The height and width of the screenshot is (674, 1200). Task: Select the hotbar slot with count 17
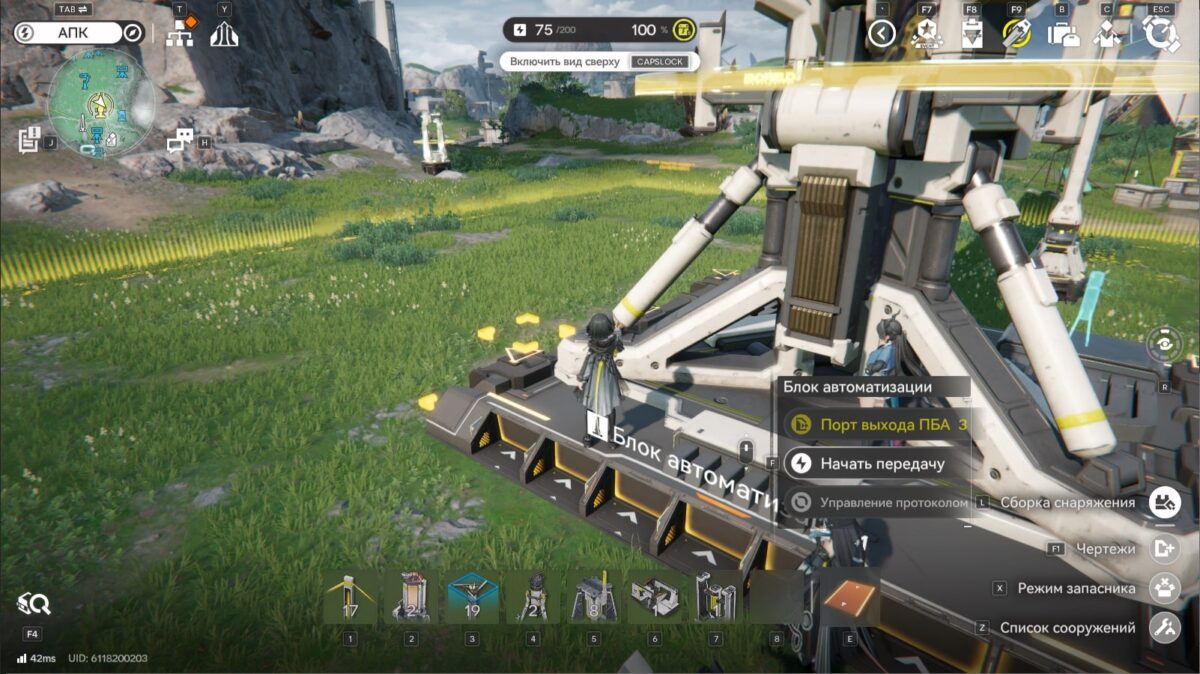pyautogui.click(x=350, y=597)
